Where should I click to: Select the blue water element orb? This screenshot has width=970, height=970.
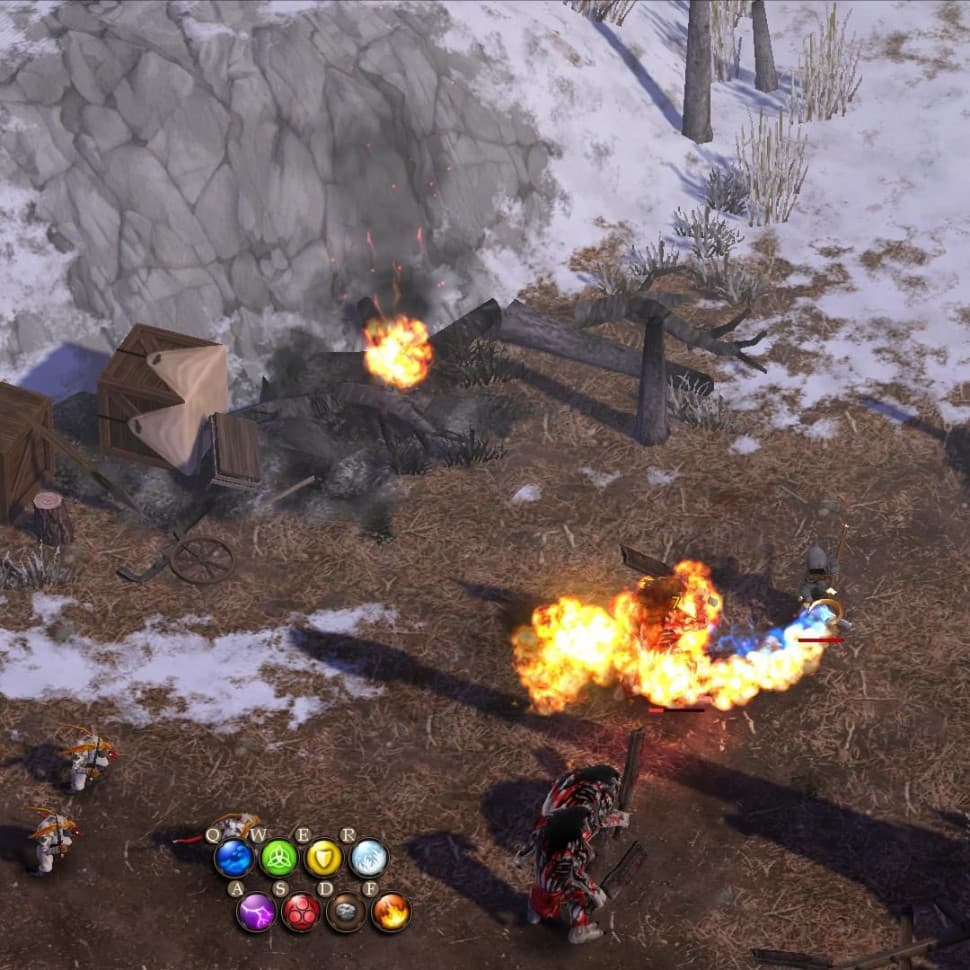click(234, 858)
